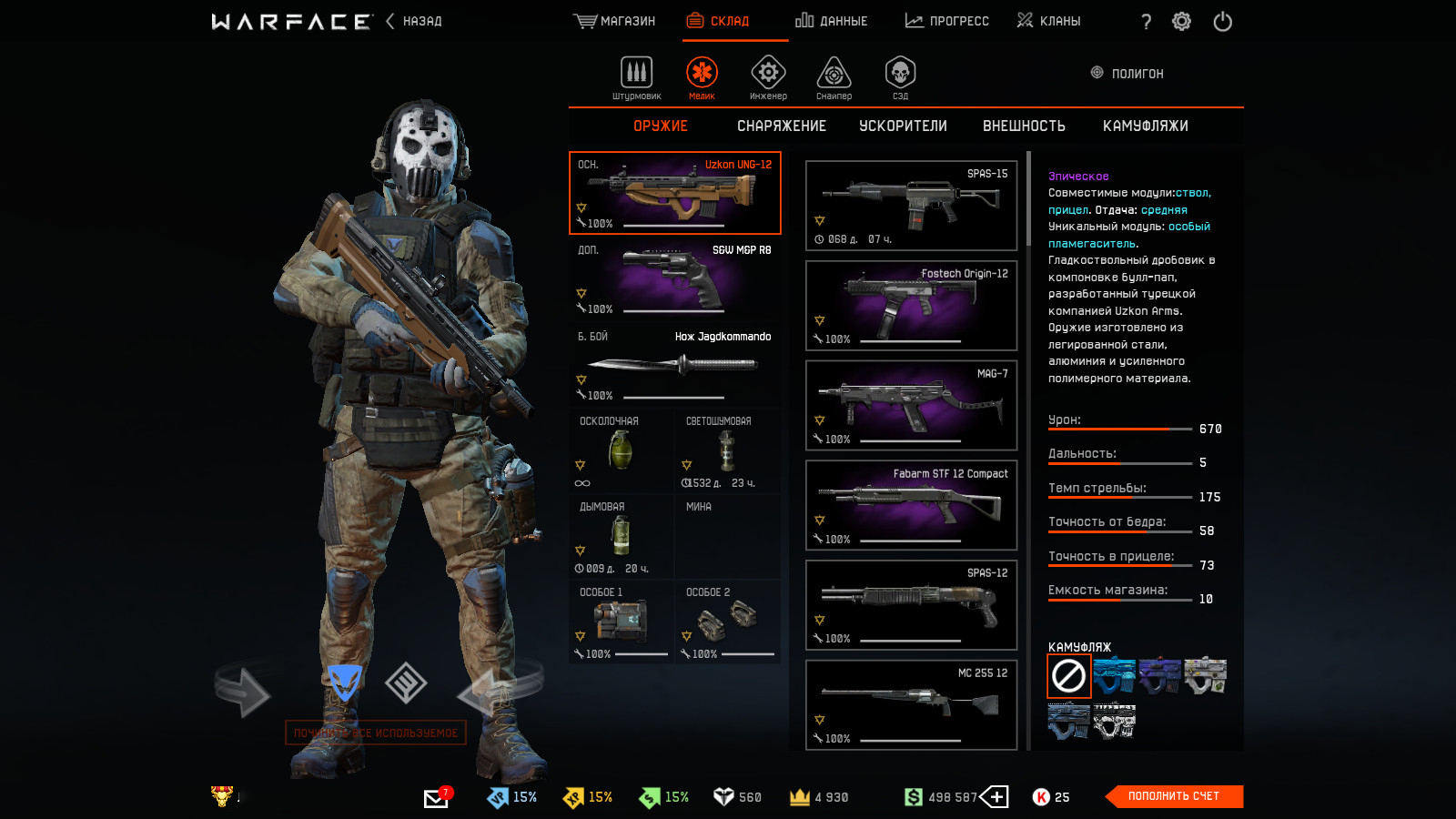Open the settings gear icon
Screen dimensions: 1456x819
coord(1181,22)
